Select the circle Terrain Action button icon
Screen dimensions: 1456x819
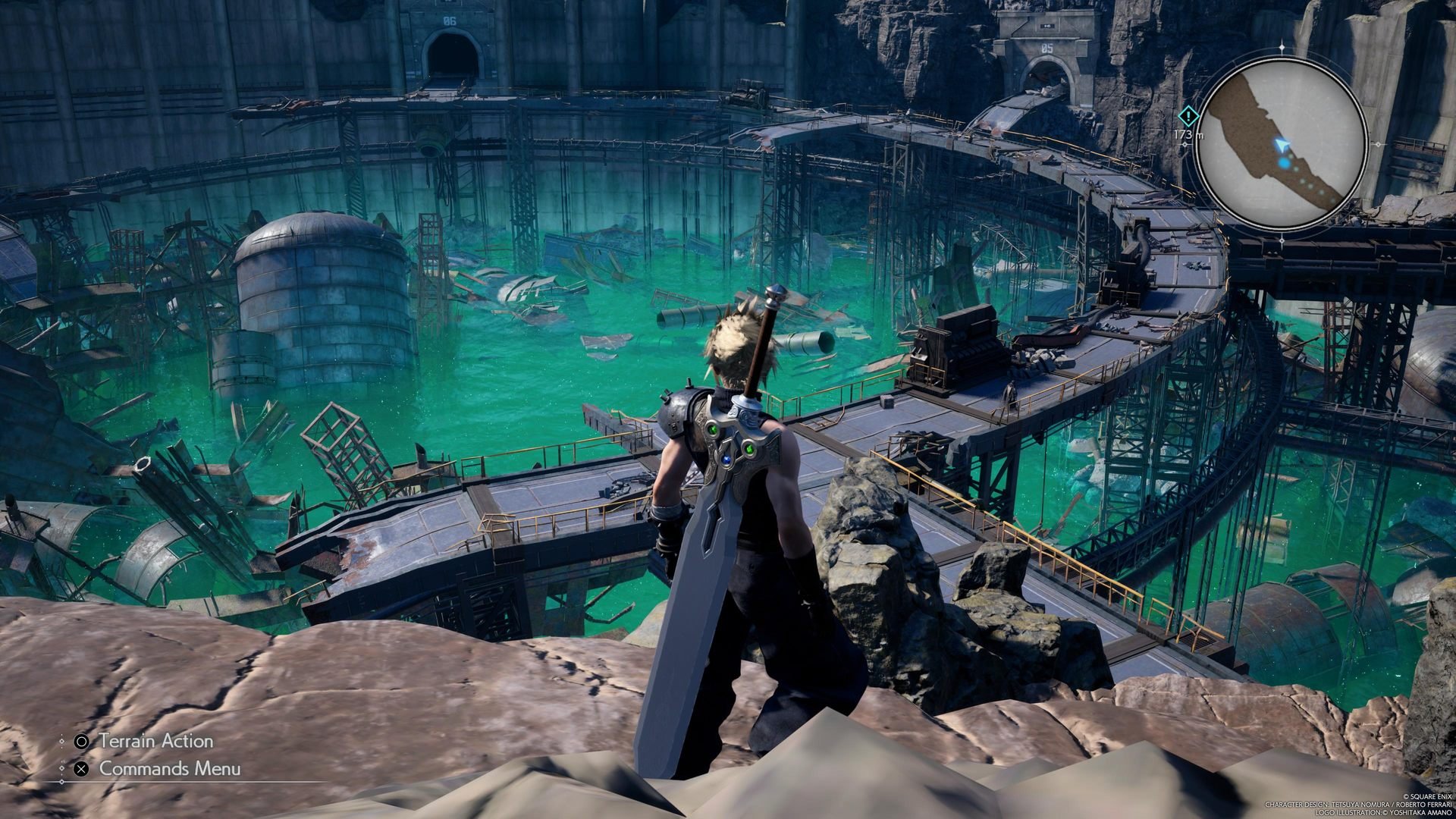pyautogui.click(x=83, y=742)
